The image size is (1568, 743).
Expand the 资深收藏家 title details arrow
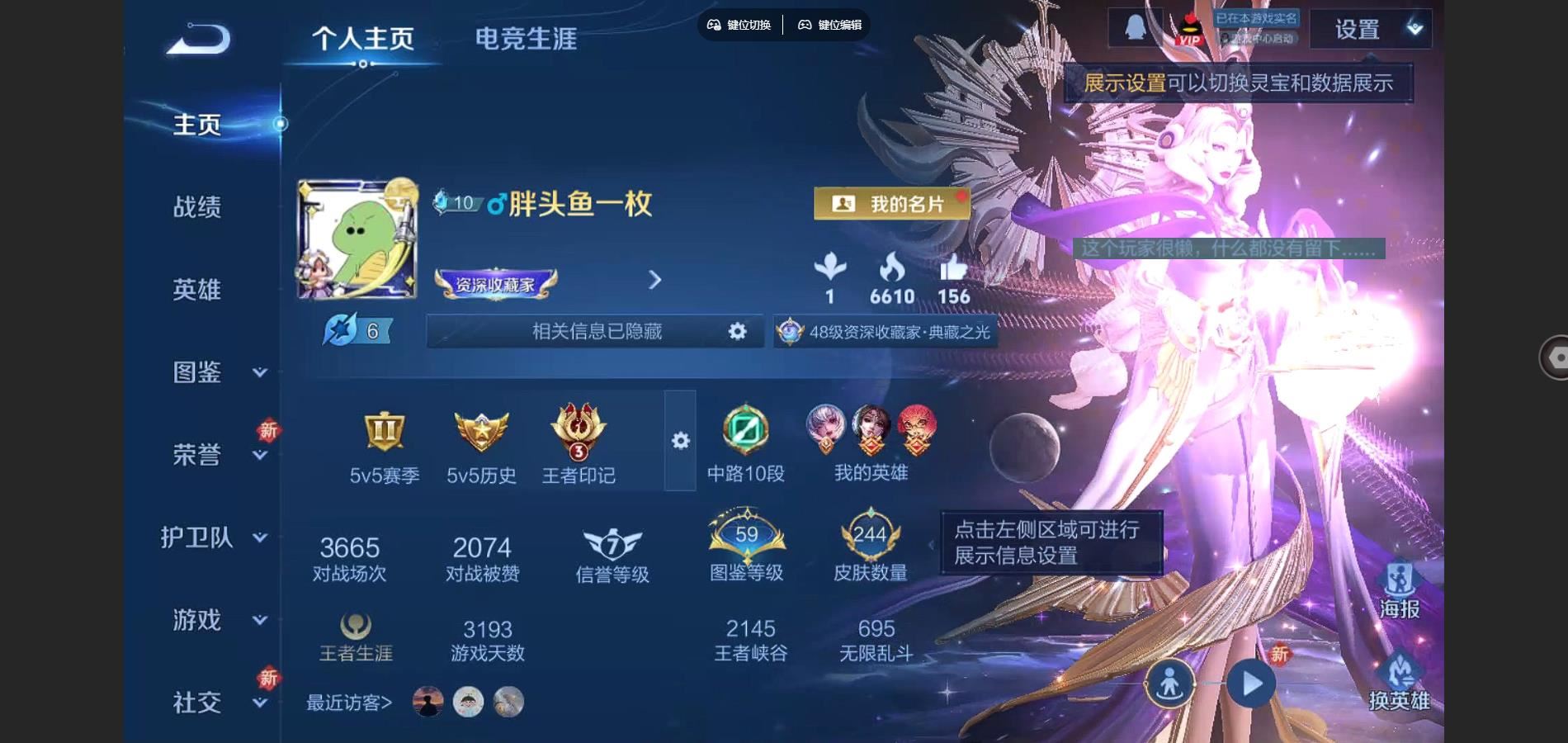[x=654, y=281]
